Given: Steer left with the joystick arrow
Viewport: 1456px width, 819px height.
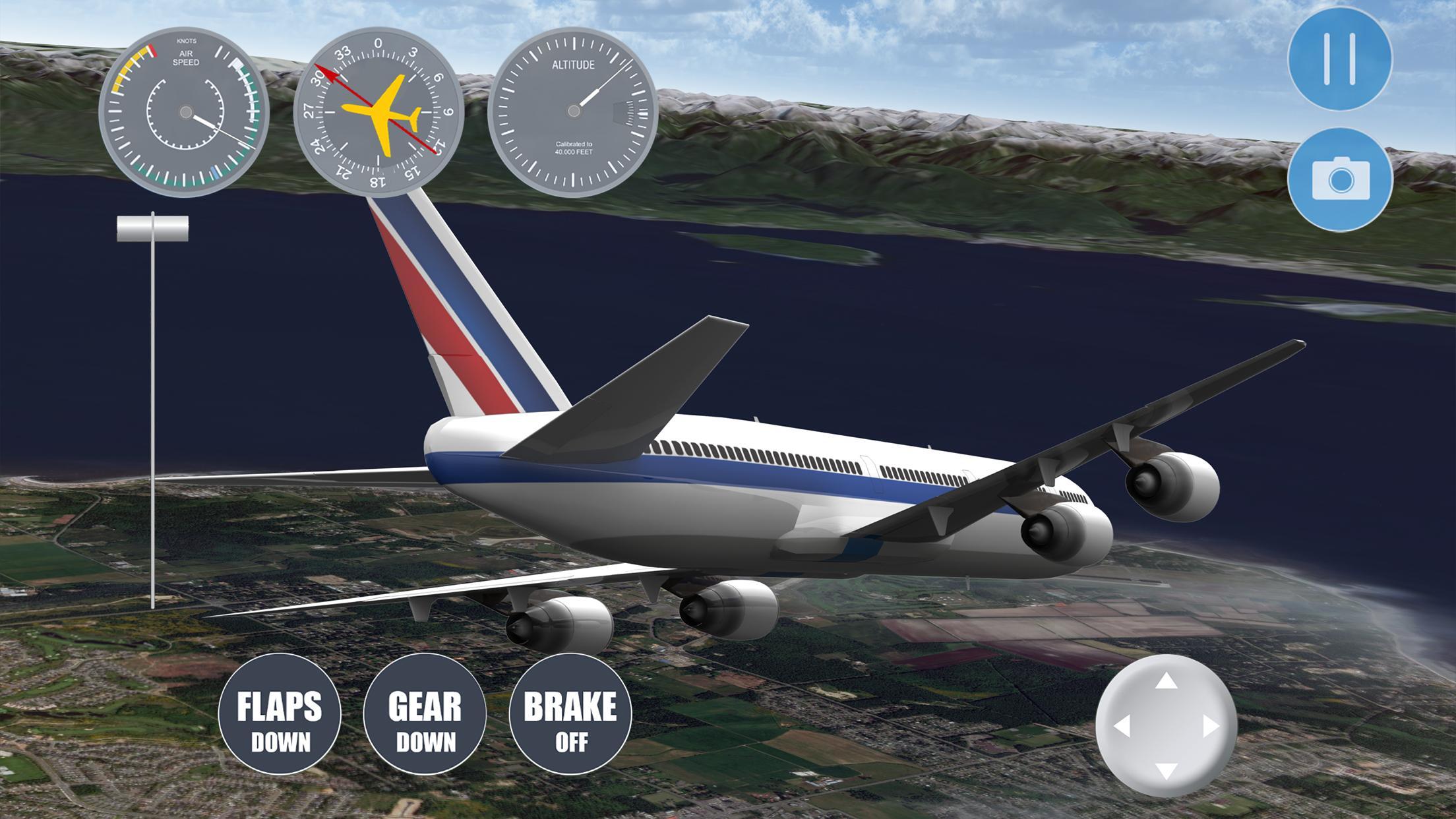Looking at the screenshot, I should [1122, 726].
